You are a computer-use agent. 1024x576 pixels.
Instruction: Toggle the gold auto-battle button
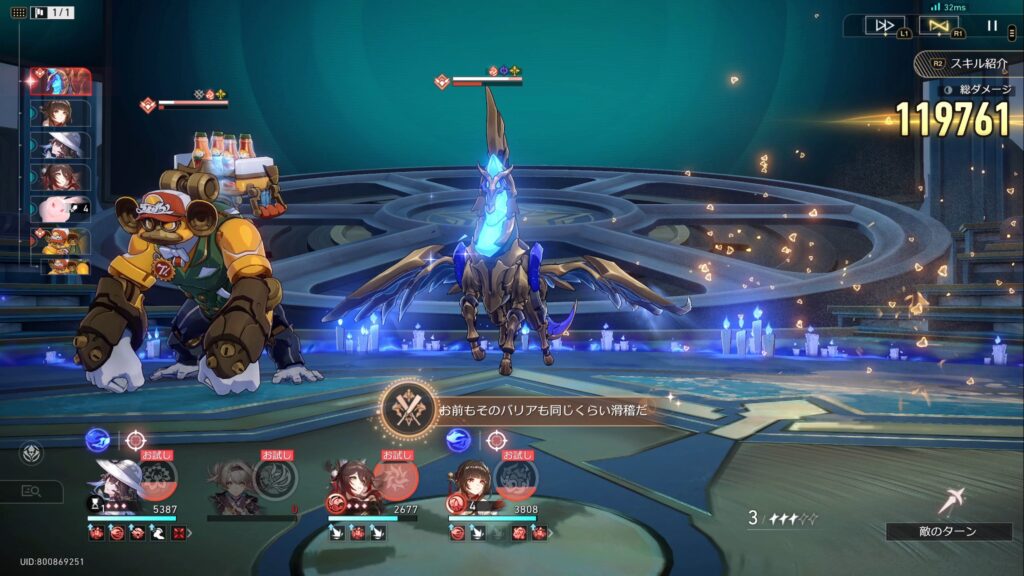pos(938,26)
